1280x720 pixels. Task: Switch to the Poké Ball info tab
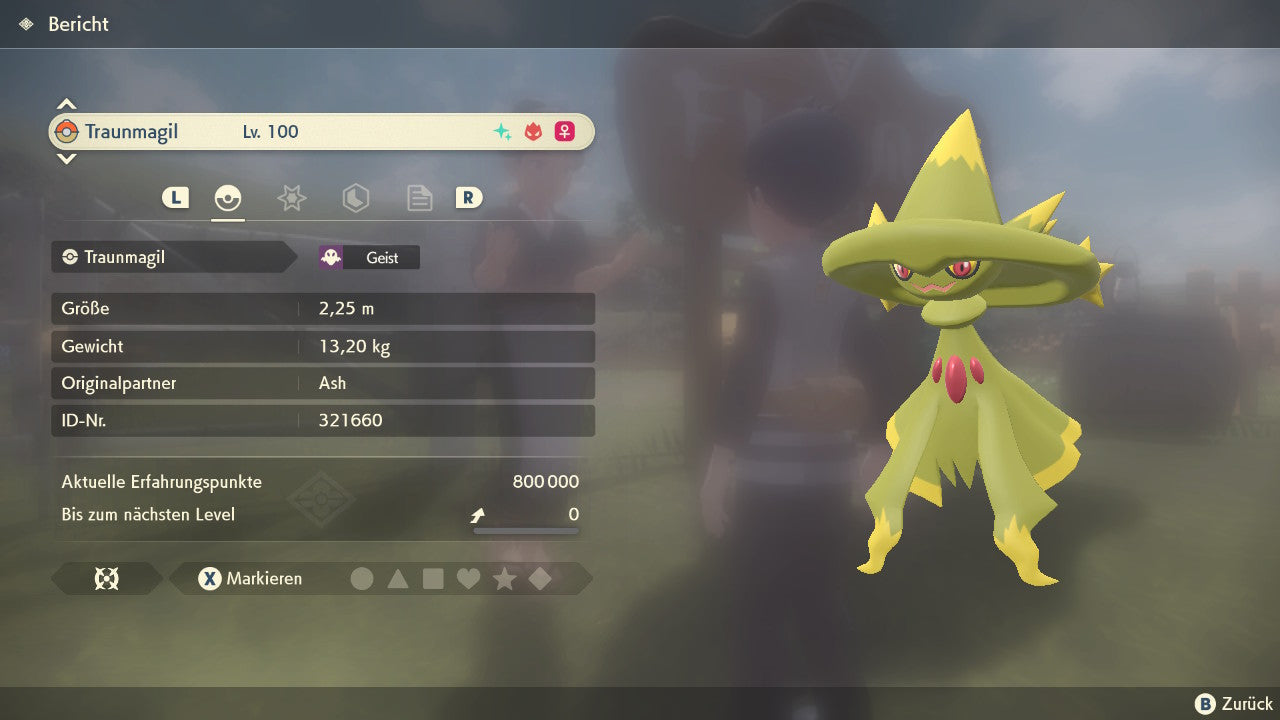tap(228, 198)
